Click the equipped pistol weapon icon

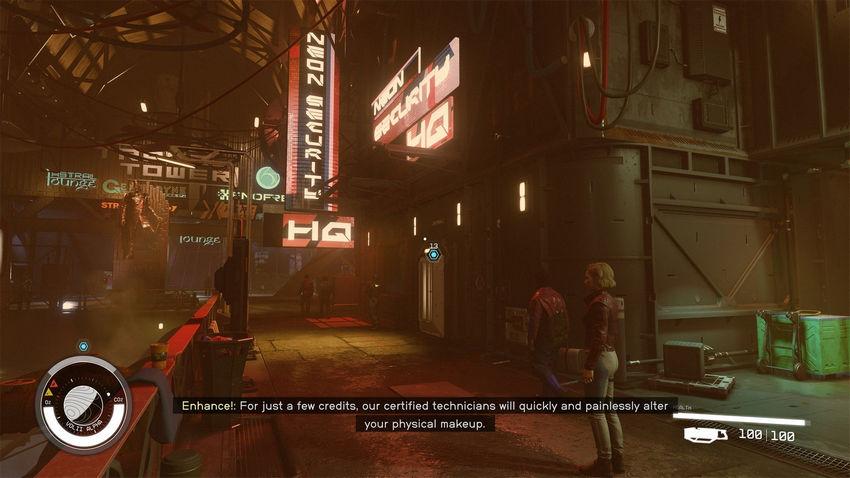point(706,435)
